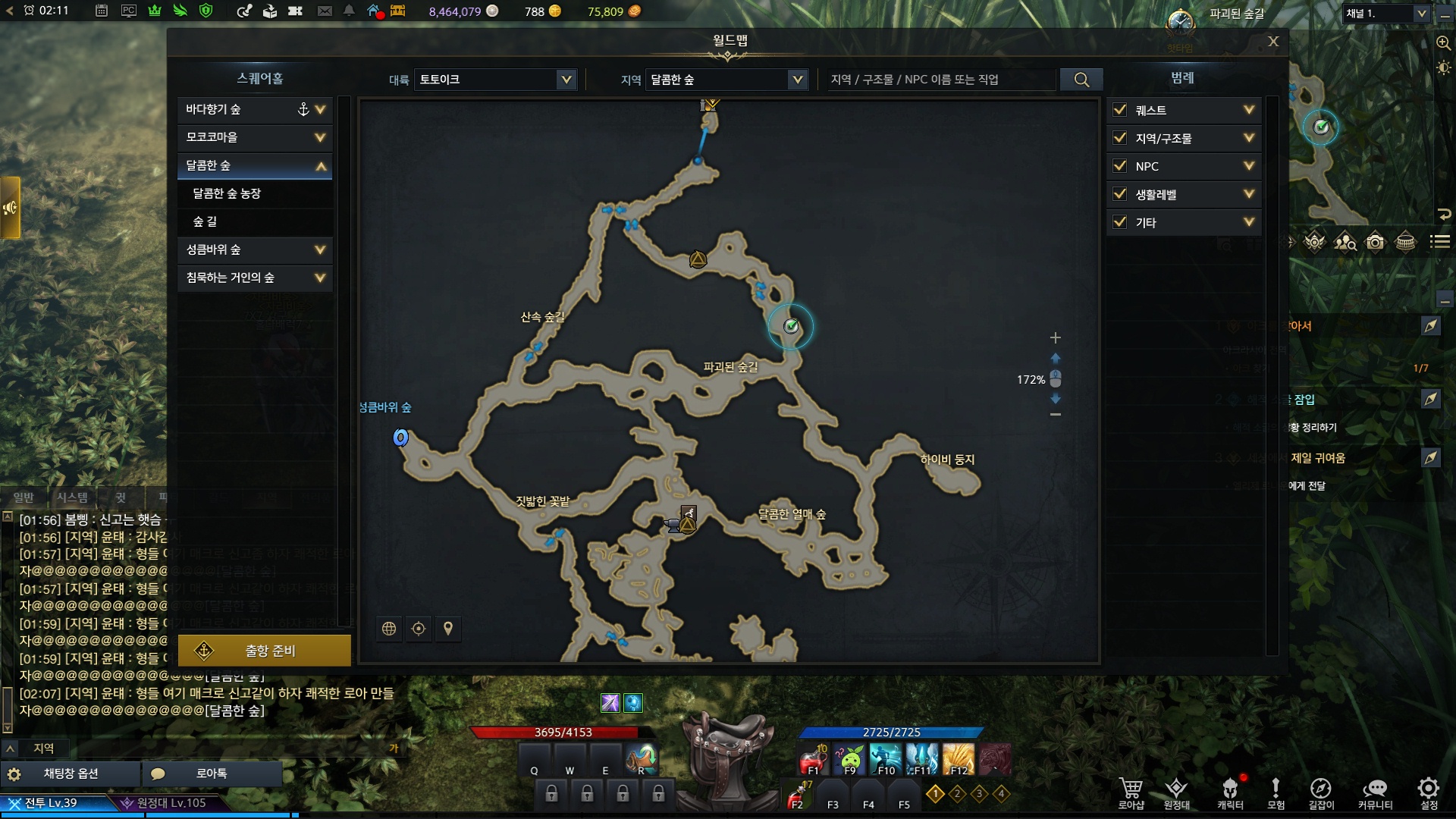Expand the 모코코마을 list entry
Screen dimensions: 1456x819
coord(320,138)
